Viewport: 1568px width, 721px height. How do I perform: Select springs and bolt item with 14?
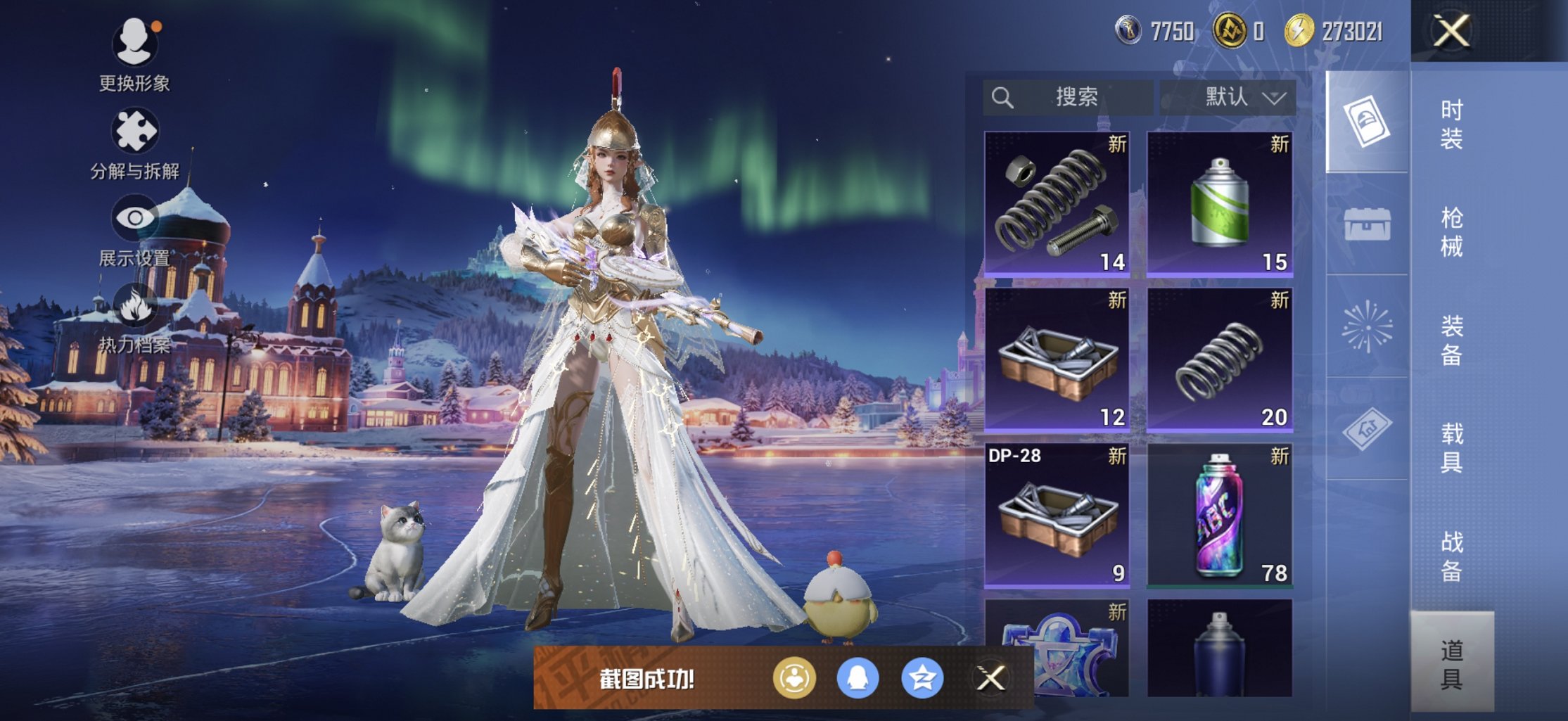1057,203
